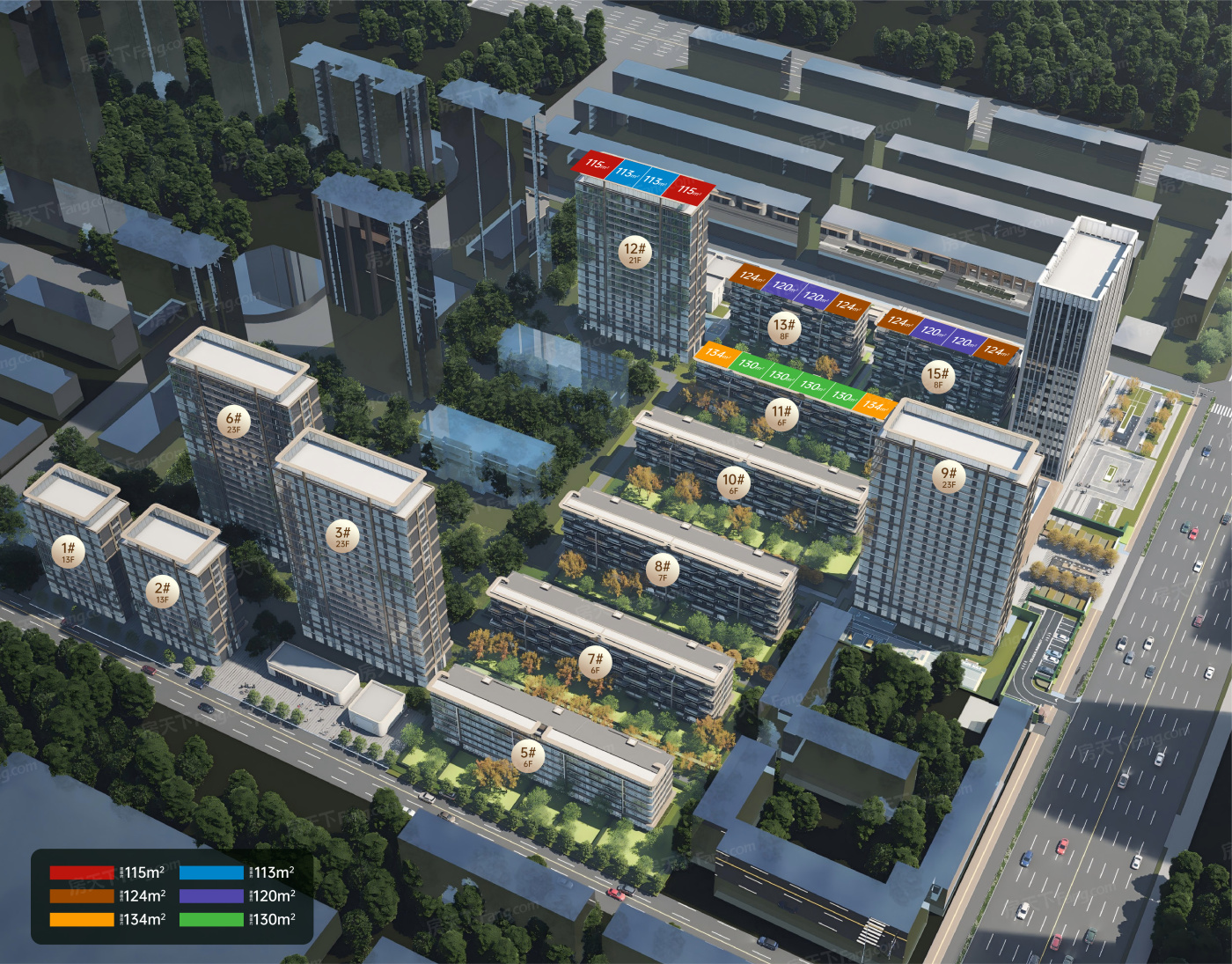This screenshot has width=1232, height=964.
Task: Click the purple 120m² legend swatch
Action: 211,896
